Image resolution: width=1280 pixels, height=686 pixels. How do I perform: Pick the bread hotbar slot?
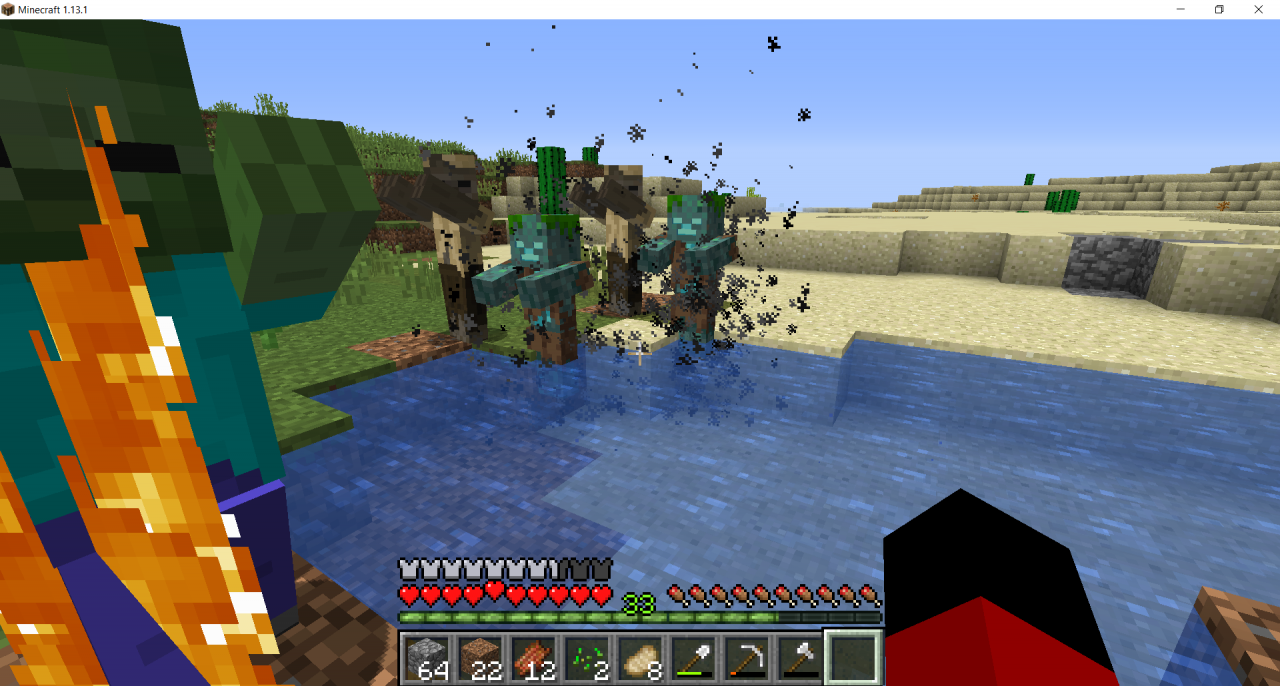pos(641,657)
